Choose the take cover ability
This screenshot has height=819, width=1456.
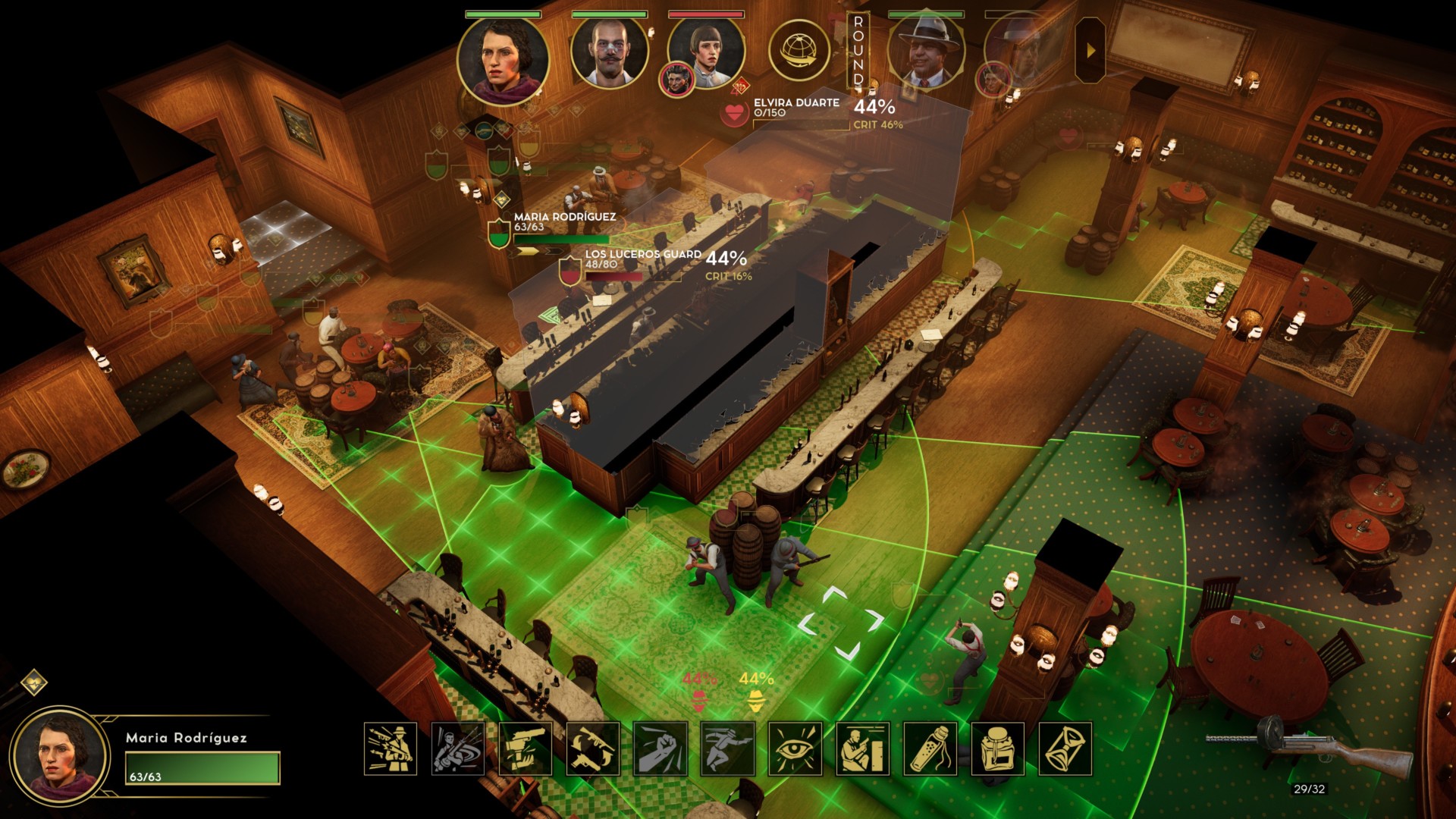pos(863,748)
